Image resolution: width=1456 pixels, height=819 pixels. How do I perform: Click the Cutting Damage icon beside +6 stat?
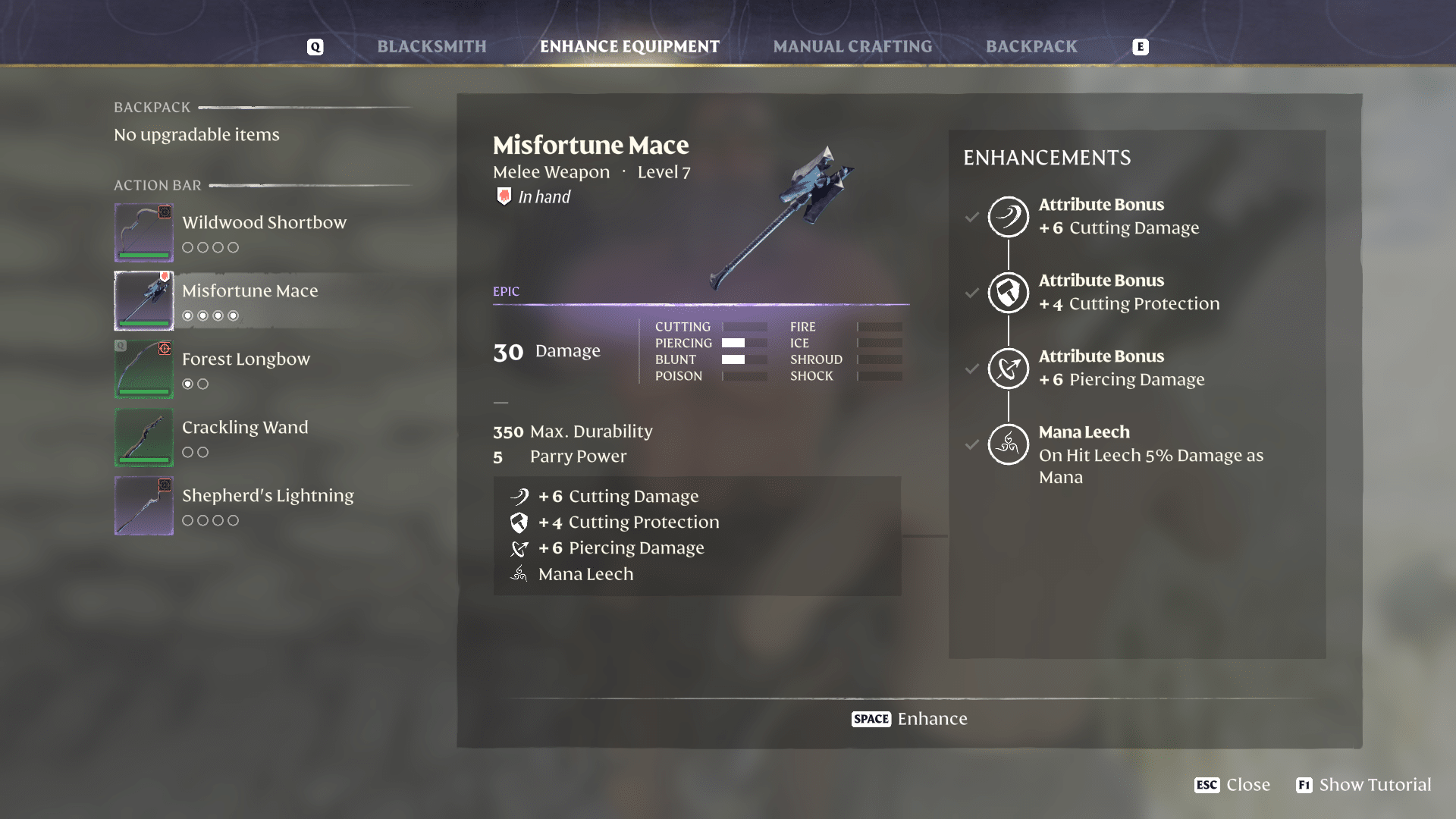520,497
